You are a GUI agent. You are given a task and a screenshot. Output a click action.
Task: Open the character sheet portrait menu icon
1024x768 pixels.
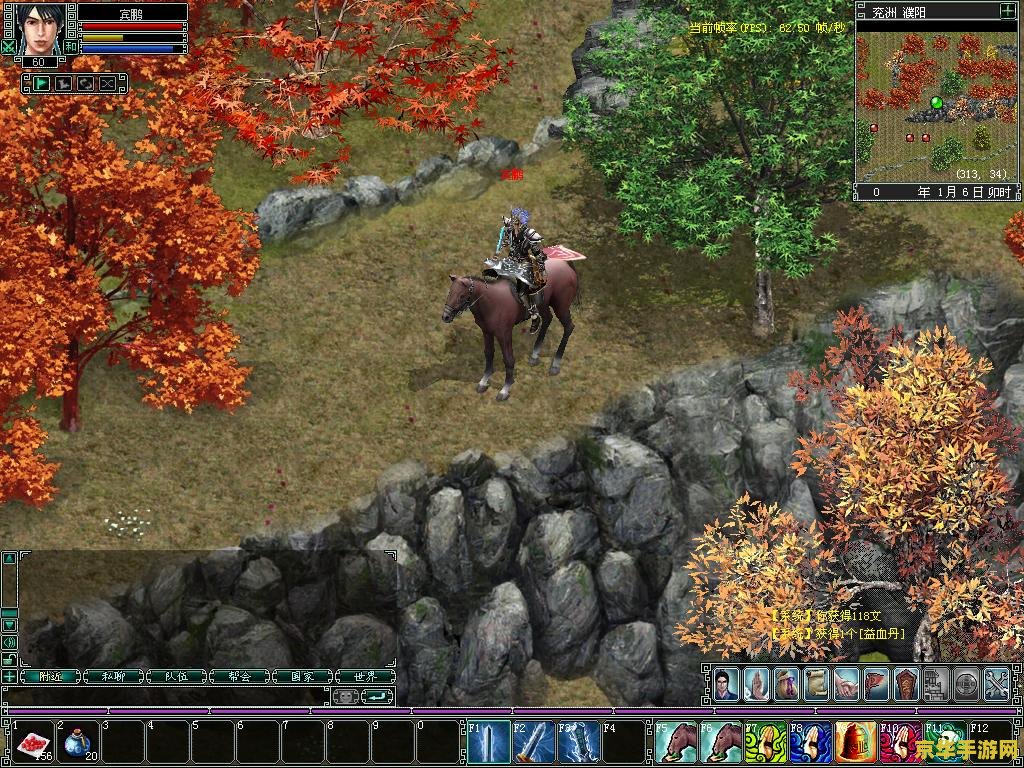(726, 683)
